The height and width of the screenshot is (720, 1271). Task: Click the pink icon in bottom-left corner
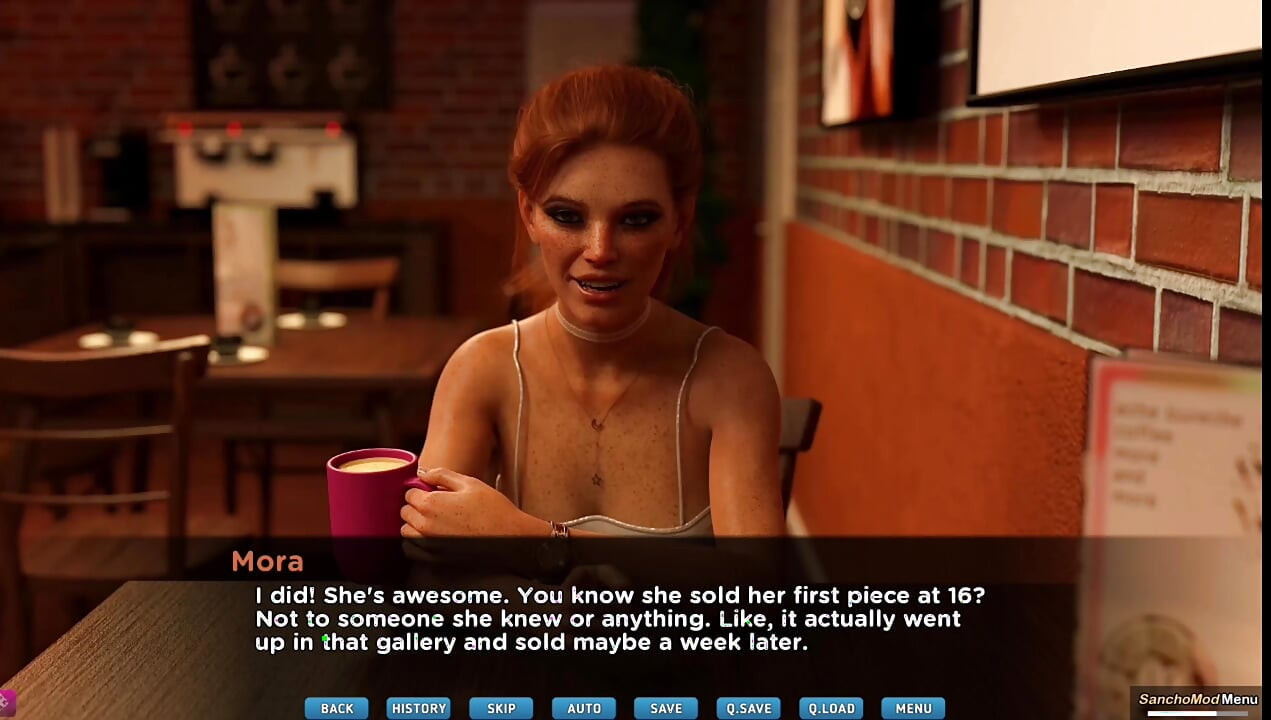tap(6, 702)
